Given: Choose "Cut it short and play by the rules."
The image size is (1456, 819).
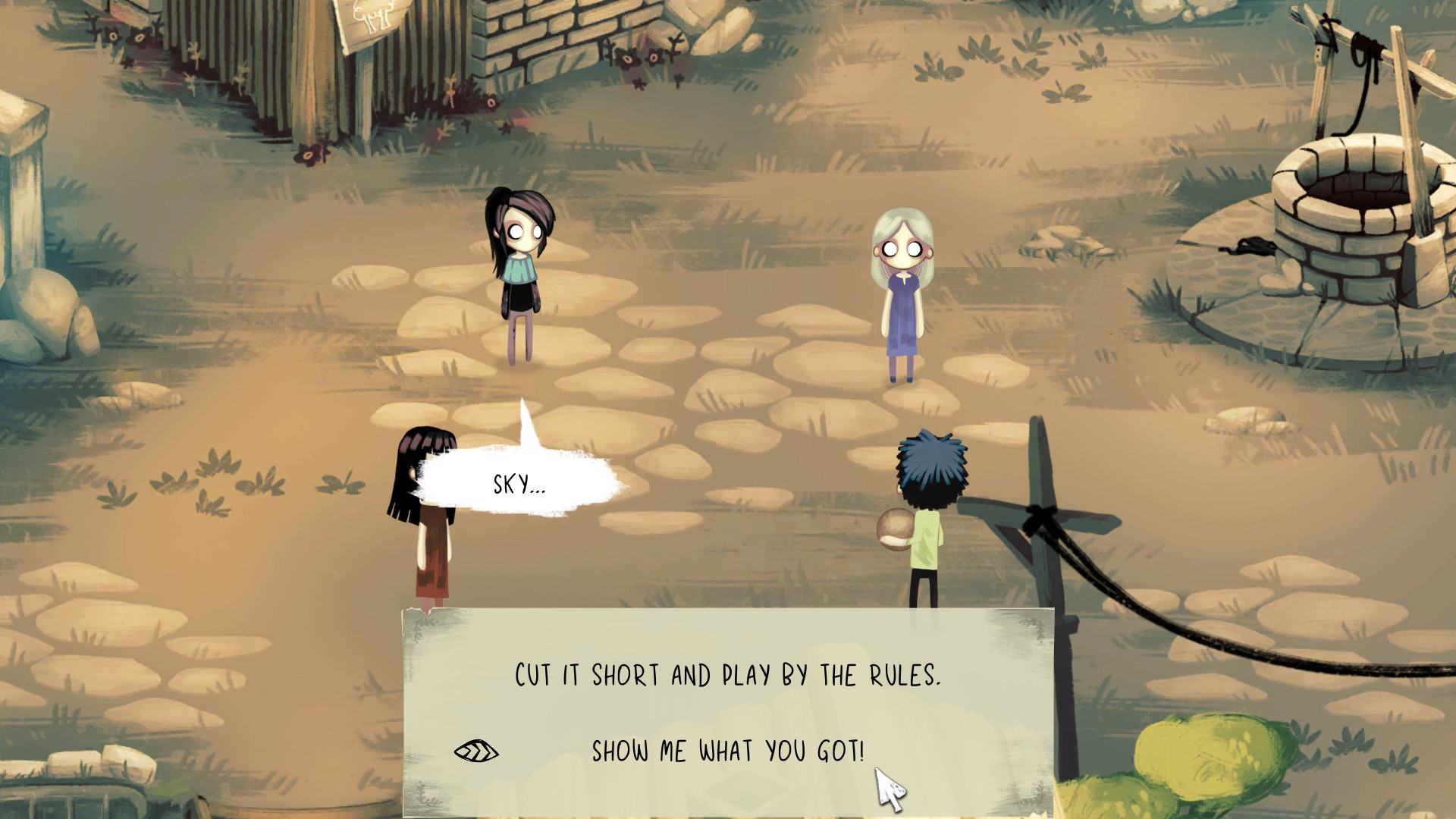Looking at the screenshot, I should [727, 675].
